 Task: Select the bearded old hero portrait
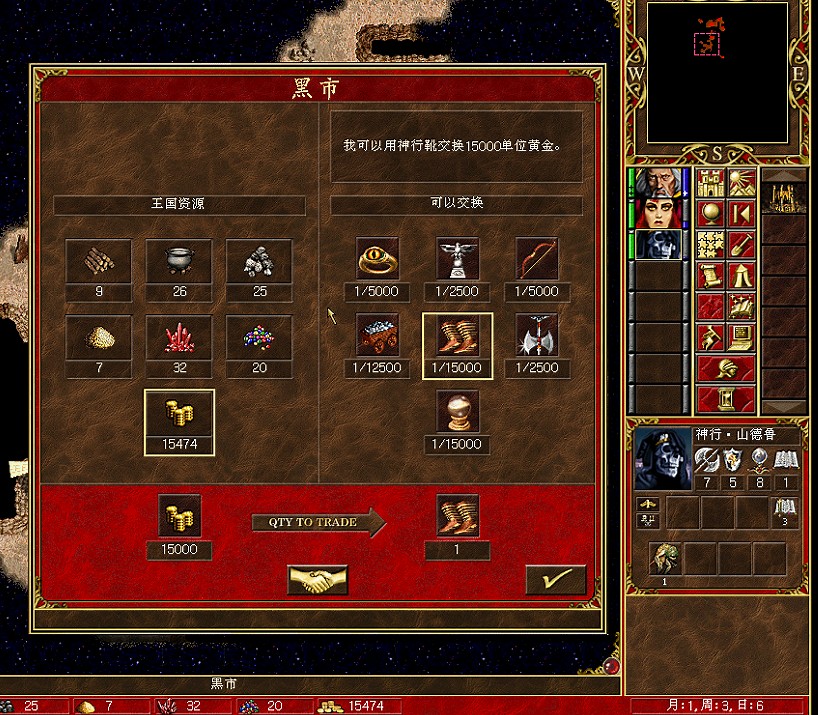(x=660, y=182)
